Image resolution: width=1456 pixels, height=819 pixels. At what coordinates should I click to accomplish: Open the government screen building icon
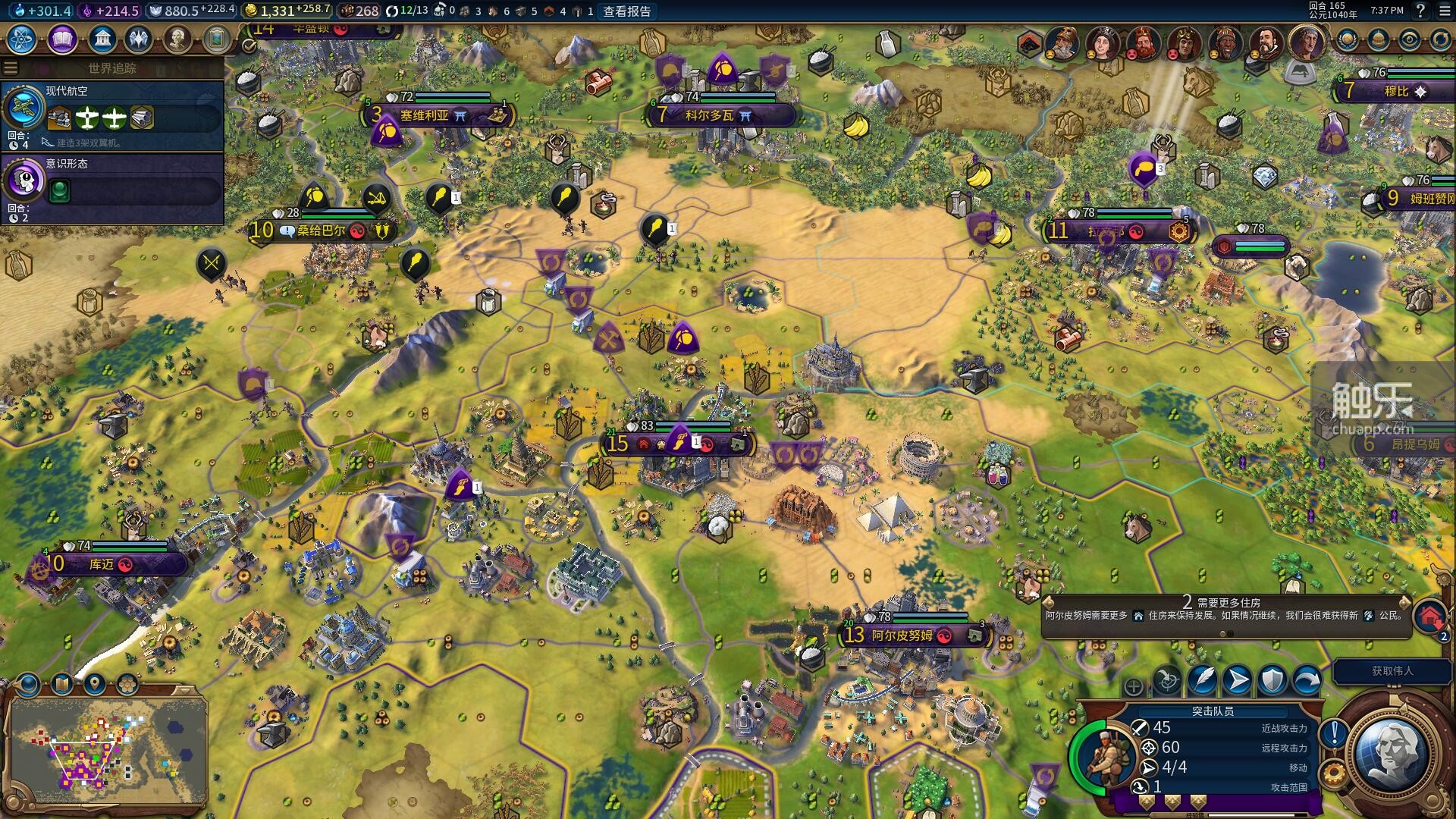pyautogui.click(x=102, y=39)
